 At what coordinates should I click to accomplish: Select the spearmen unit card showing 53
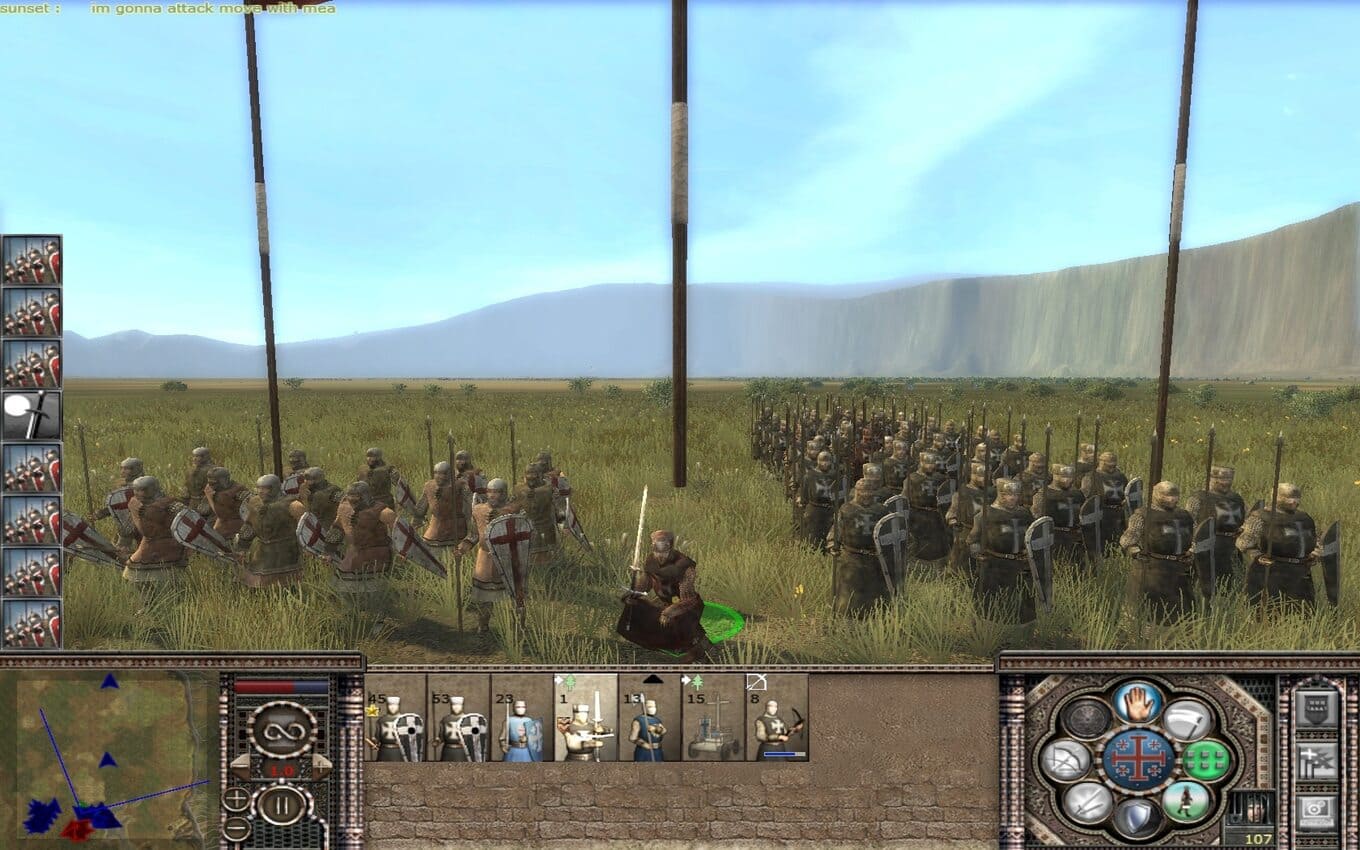pos(459,718)
